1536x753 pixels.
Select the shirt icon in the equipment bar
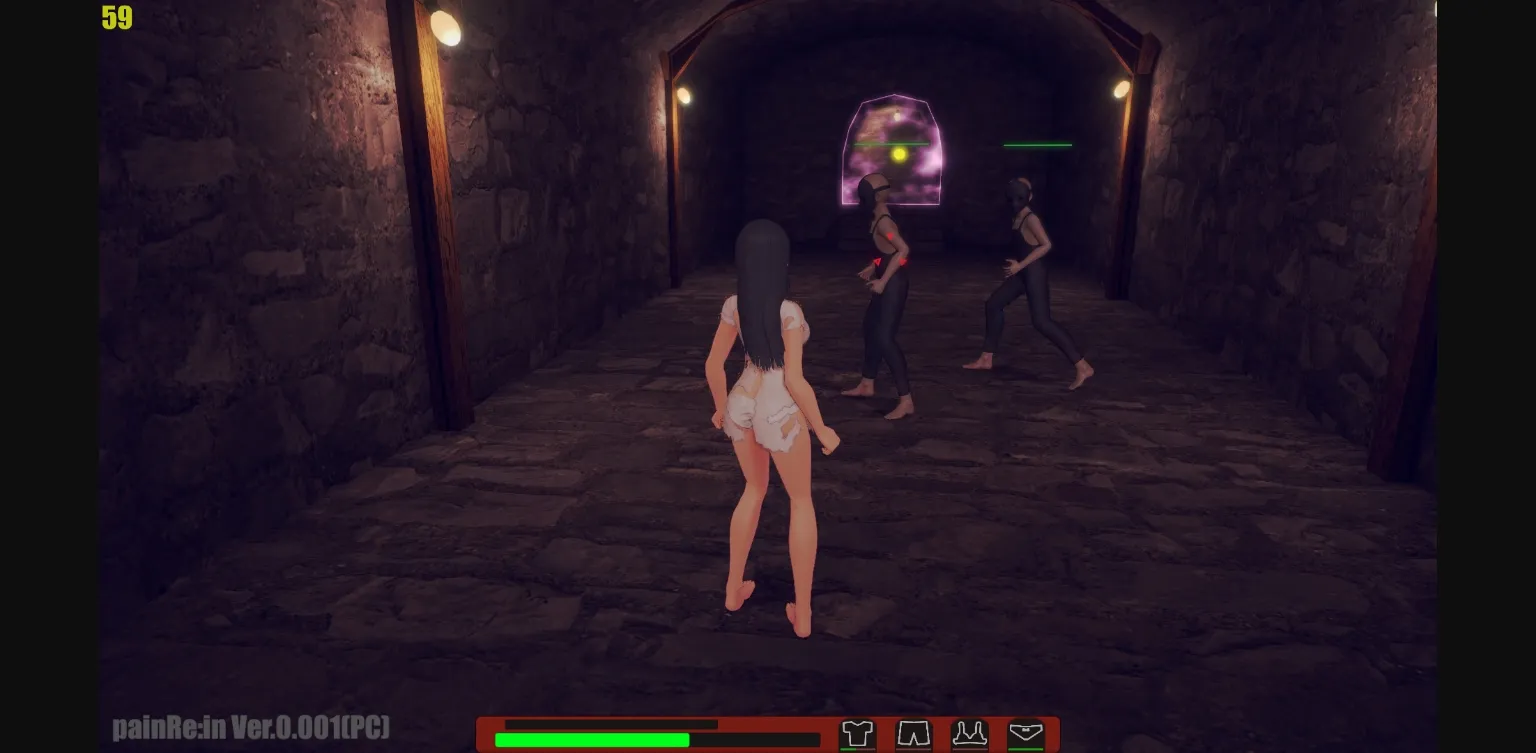click(858, 733)
